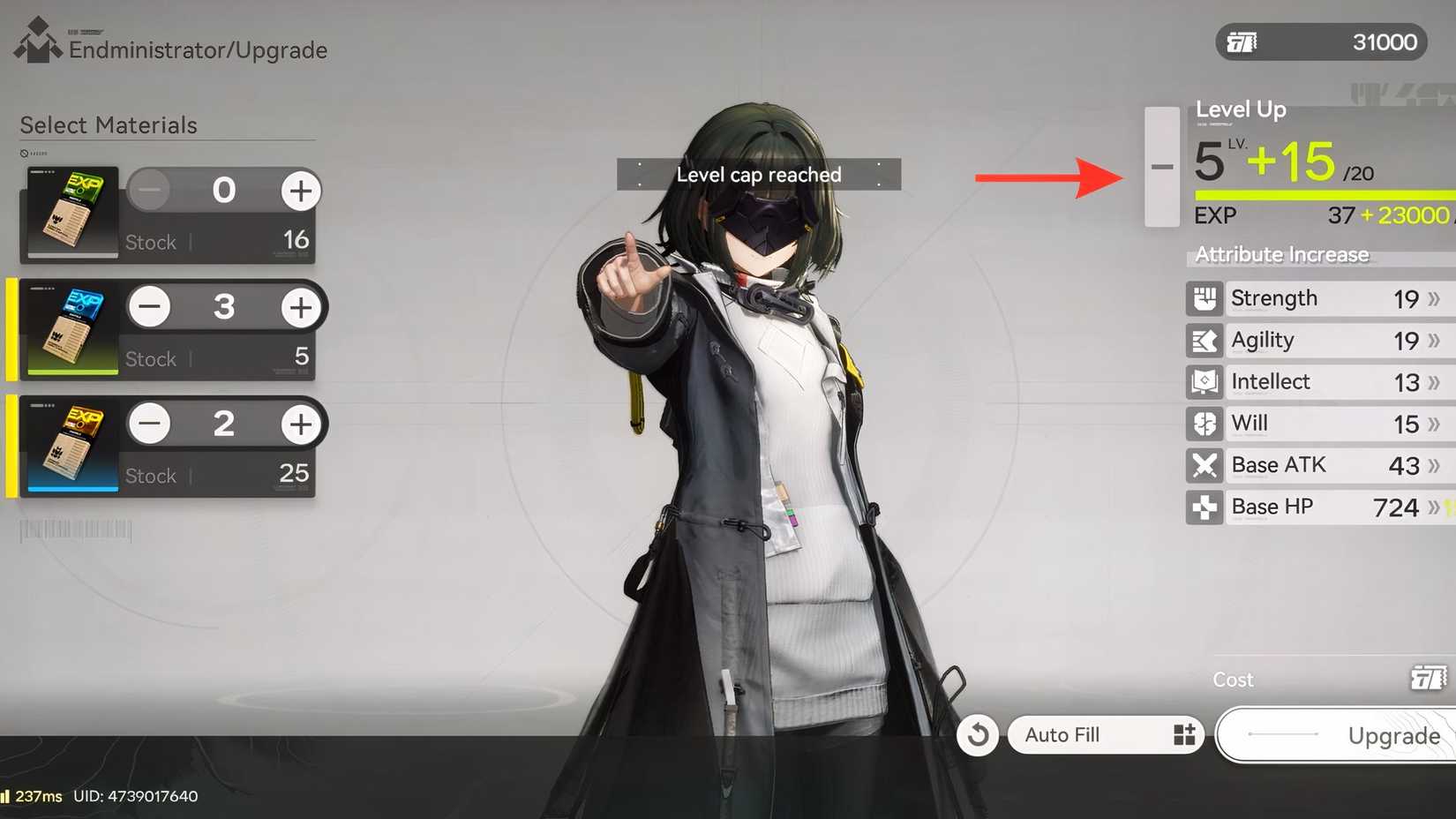Click the grid icon inside the Auto Fill button
The image size is (1456, 819).
tap(1182, 734)
